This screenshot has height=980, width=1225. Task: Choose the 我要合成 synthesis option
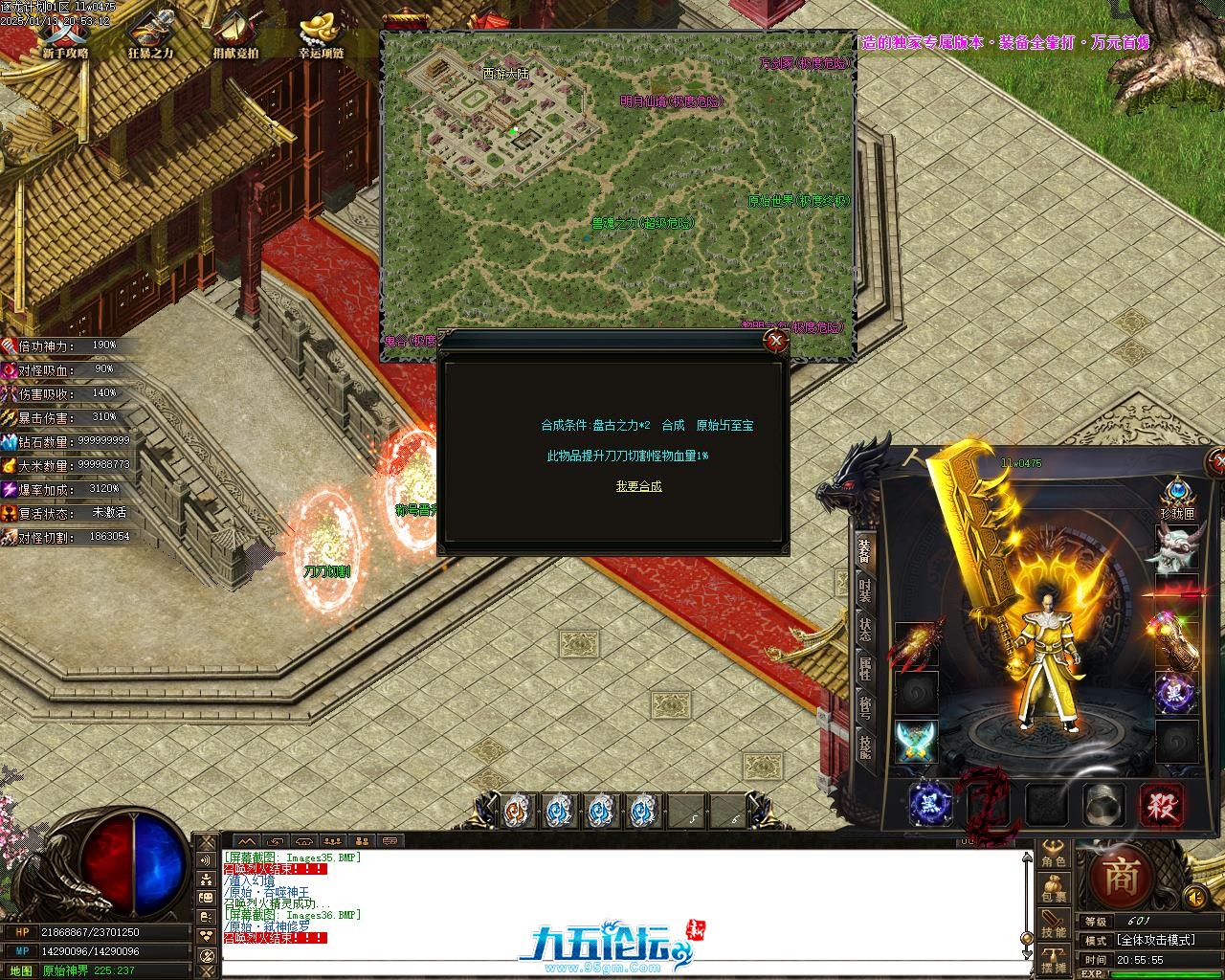pos(638,486)
